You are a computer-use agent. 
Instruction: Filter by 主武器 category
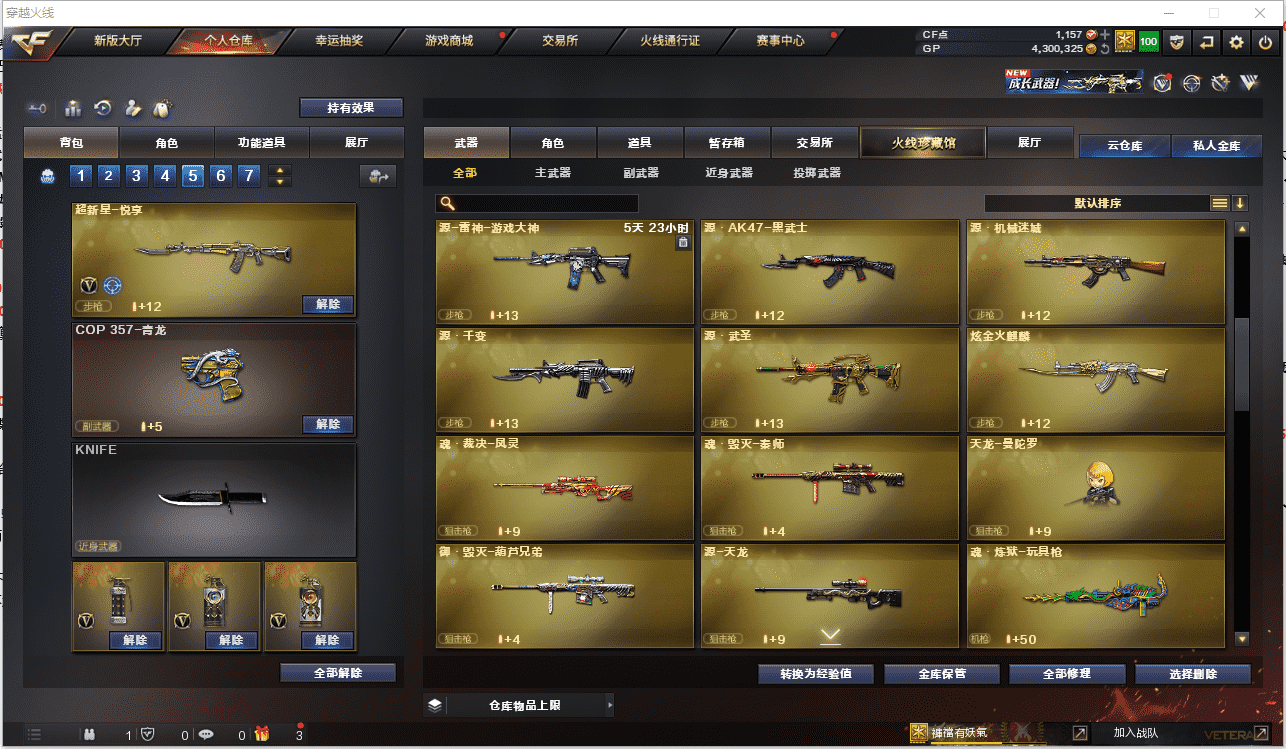552,173
